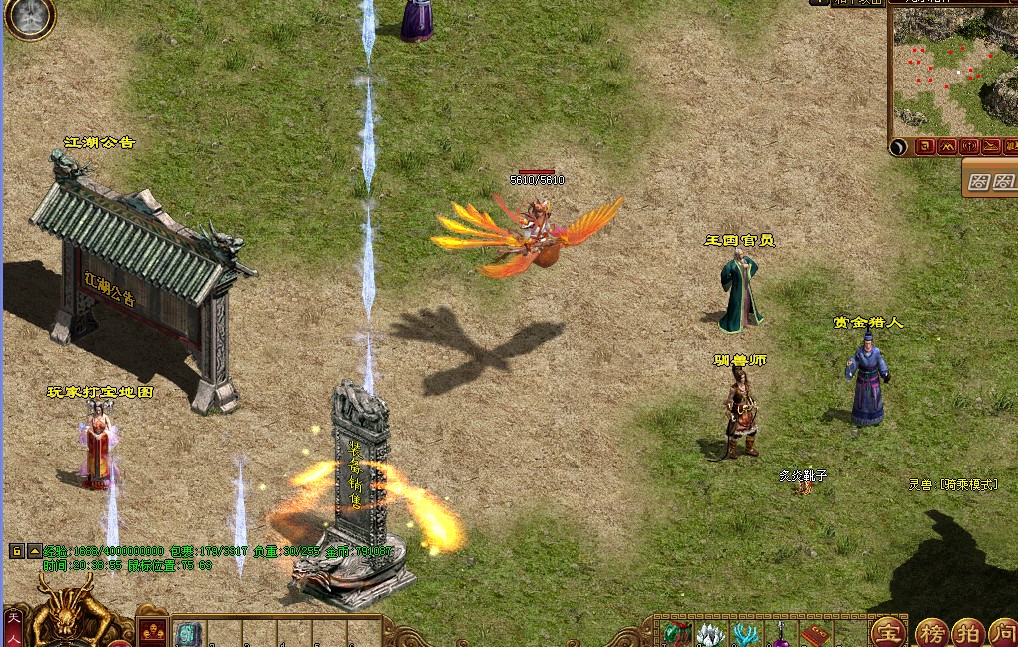Select the red spellbook hotbar slot

(814, 634)
